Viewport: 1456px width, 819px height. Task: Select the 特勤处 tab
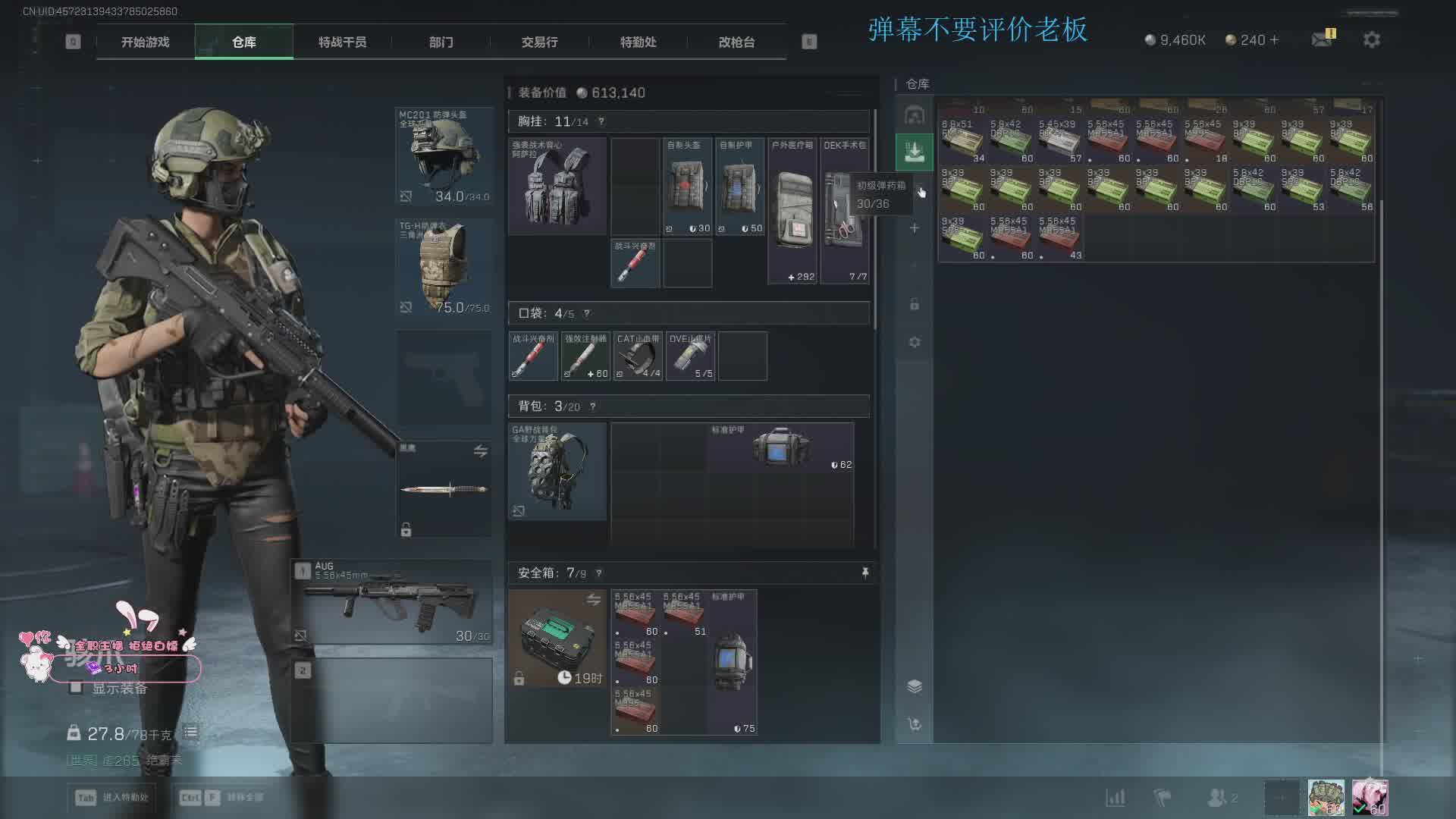(x=638, y=42)
